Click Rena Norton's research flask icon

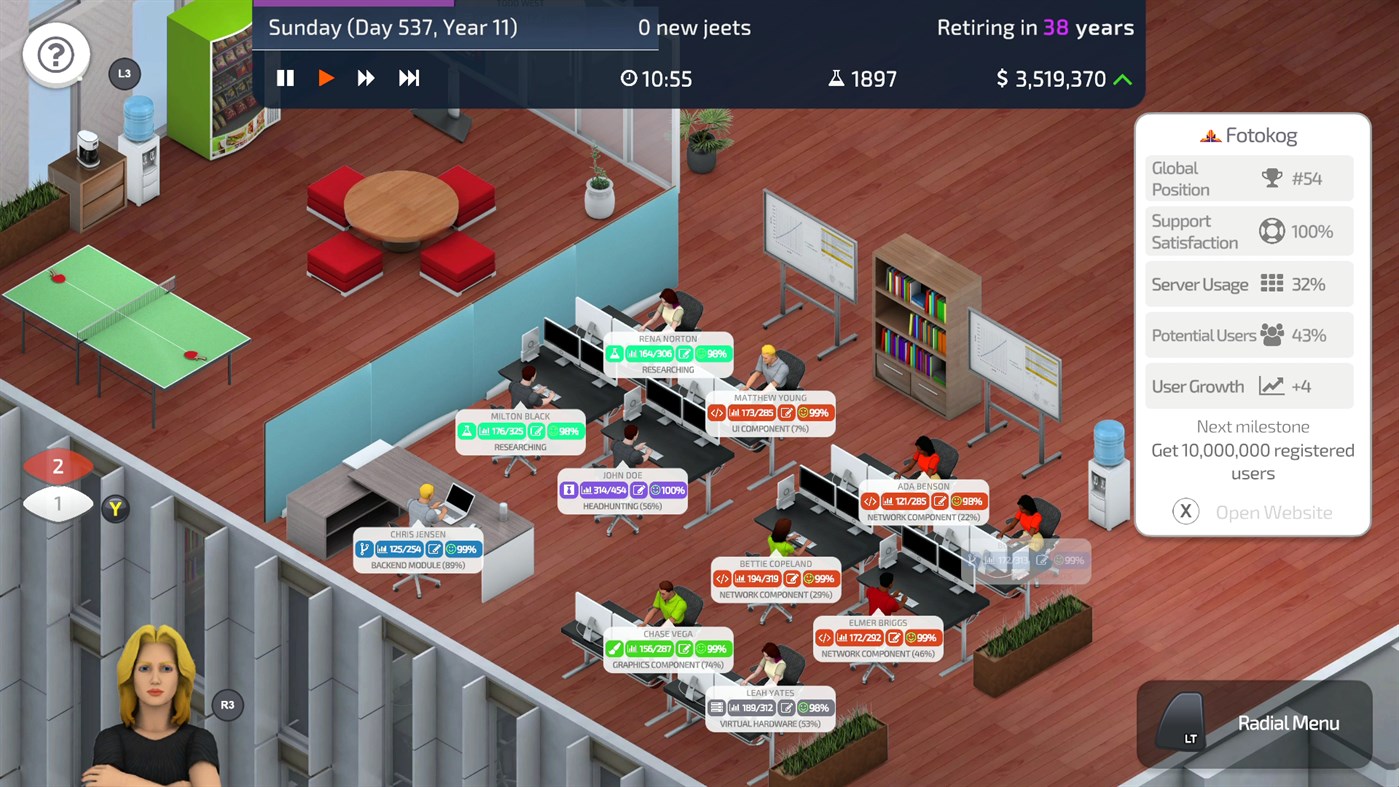tap(615, 353)
